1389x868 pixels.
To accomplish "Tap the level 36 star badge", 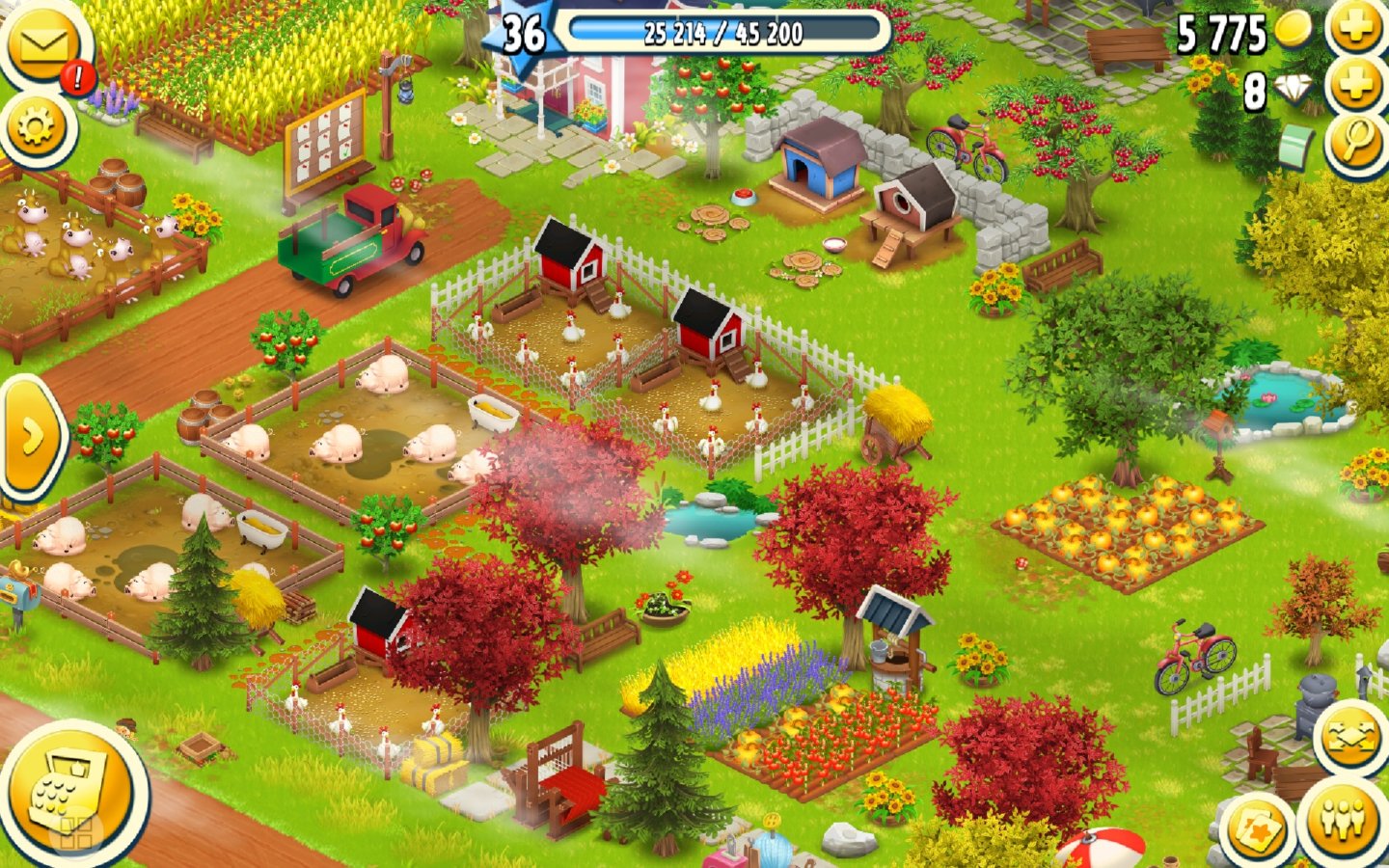I will point(524,33).
